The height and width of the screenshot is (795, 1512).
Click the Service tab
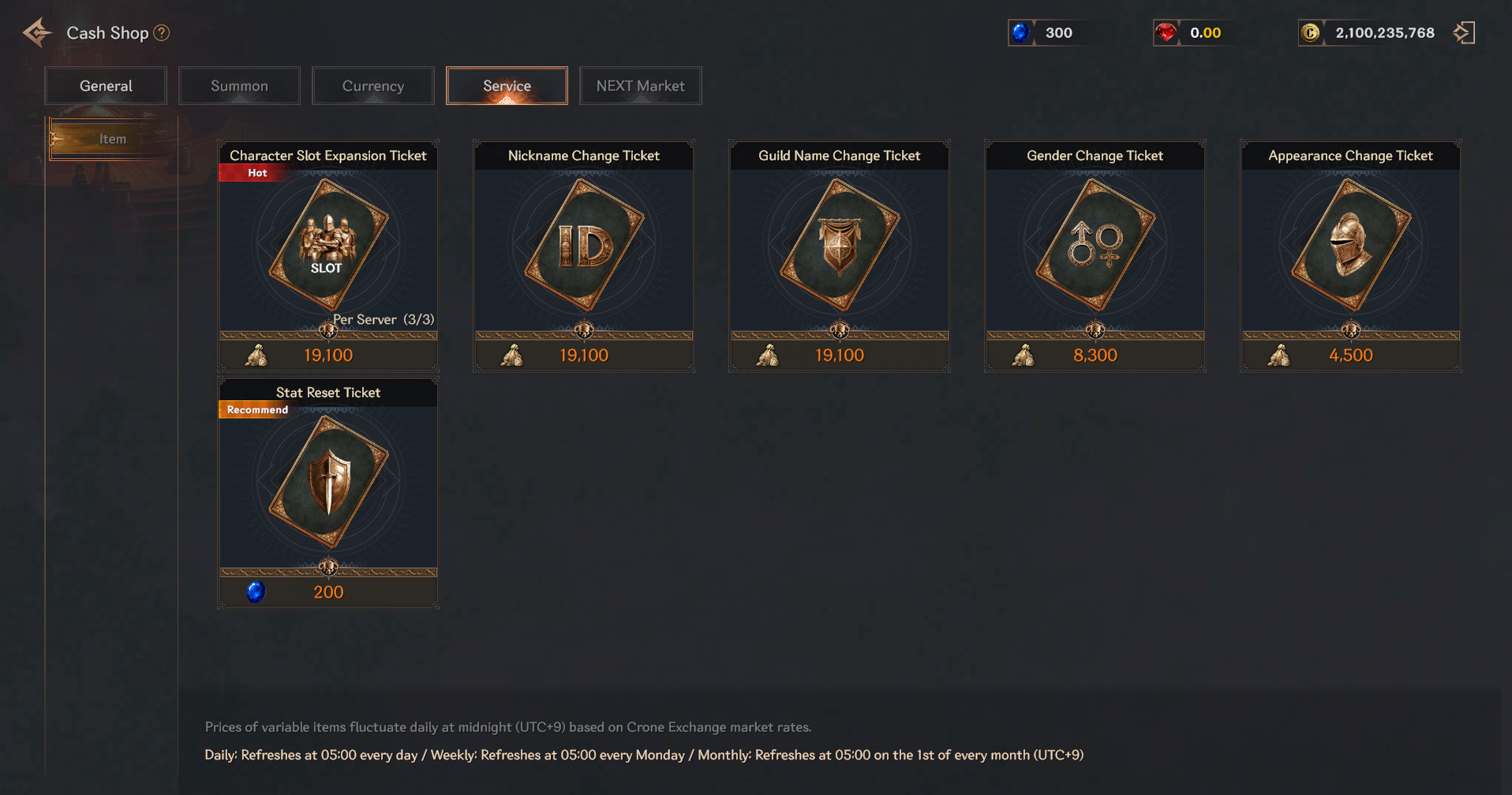[x=507, y=86]
